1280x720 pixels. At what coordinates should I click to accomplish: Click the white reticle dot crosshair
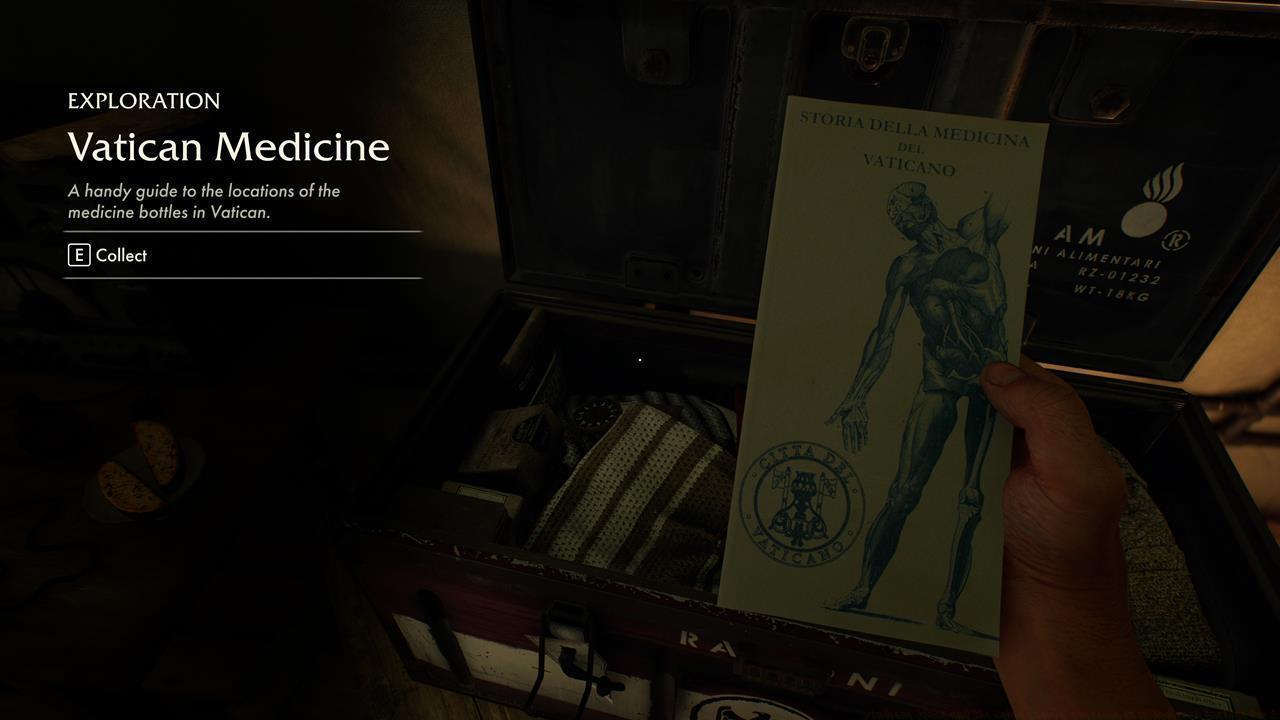click(639, 359)
